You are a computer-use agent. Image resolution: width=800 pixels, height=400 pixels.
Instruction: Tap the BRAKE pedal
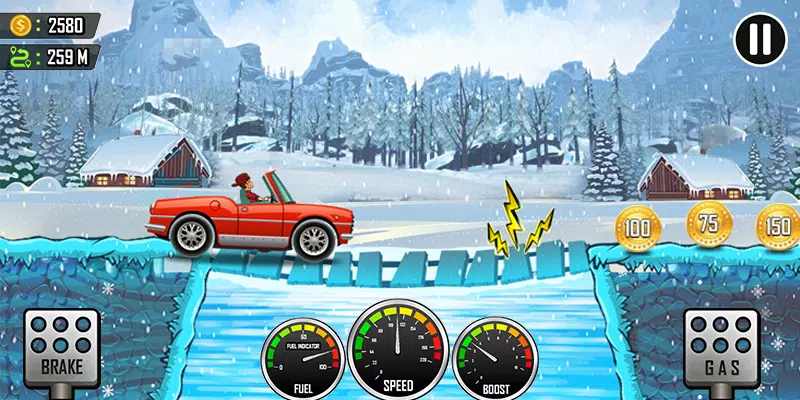coord(61,347)
